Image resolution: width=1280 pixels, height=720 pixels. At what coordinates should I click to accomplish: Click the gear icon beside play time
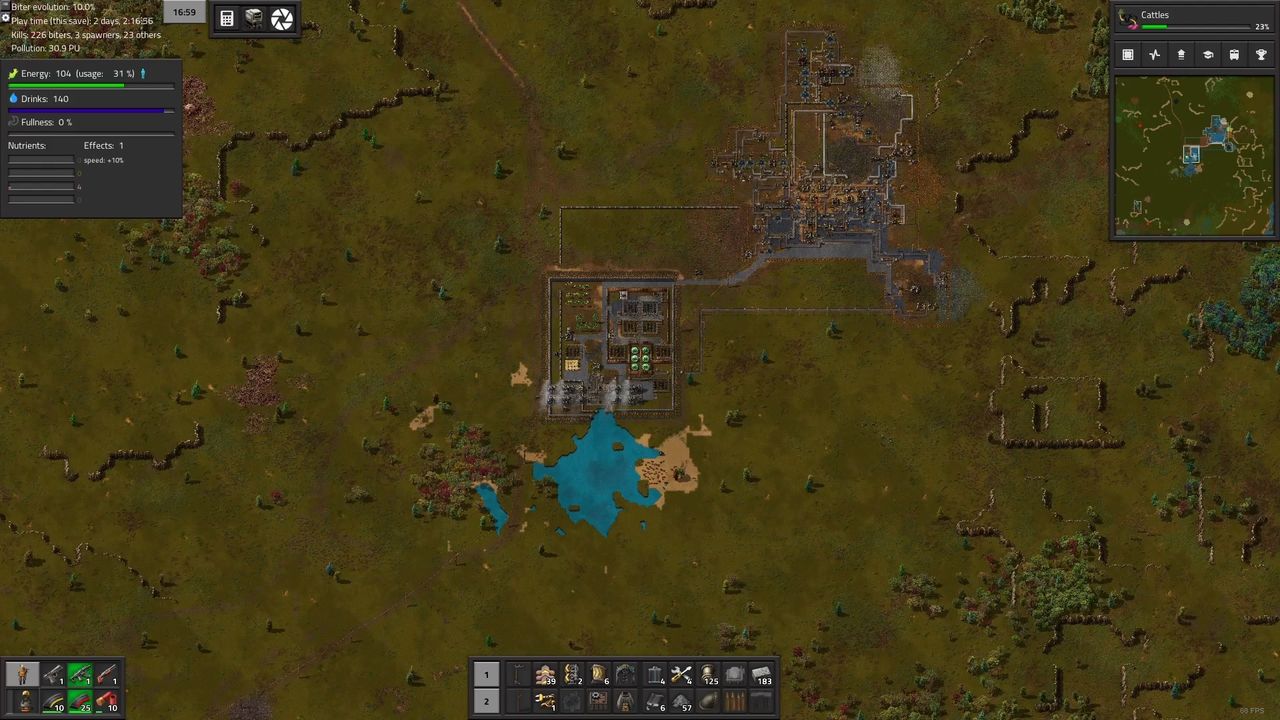coord(5,18)
